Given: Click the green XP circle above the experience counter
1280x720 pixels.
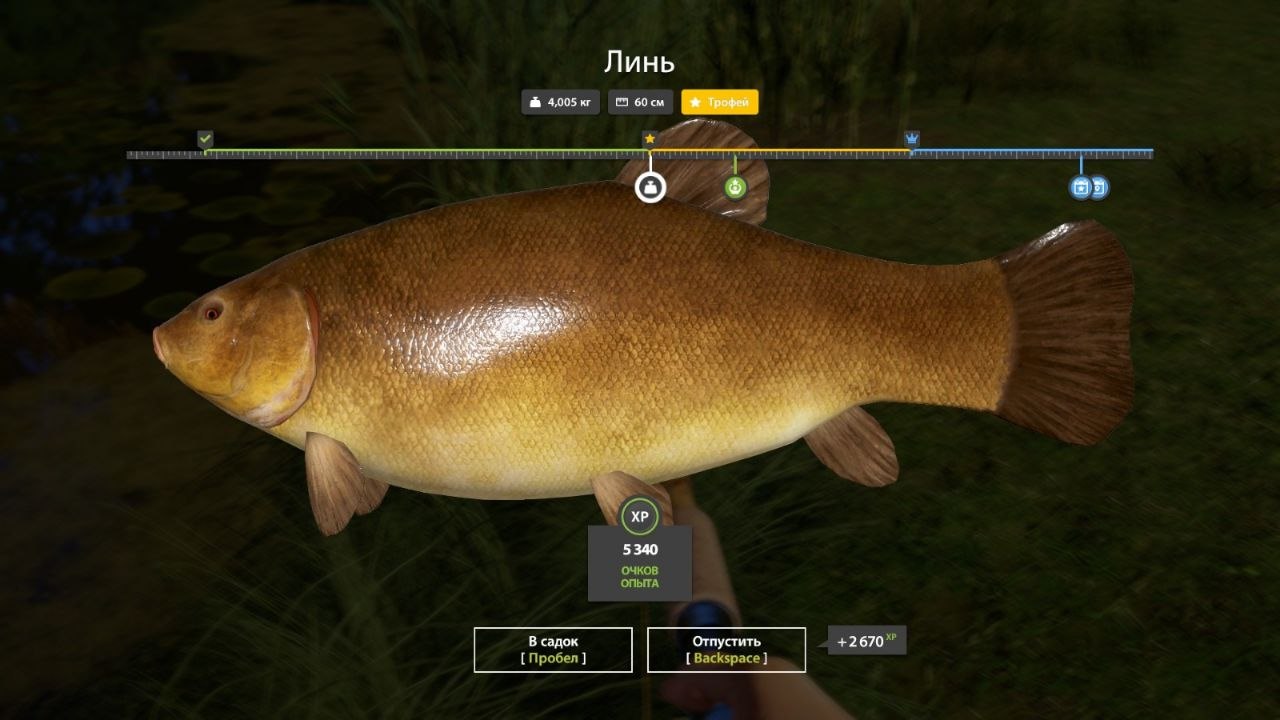Looking at the screenshot, I should [640, 514].
